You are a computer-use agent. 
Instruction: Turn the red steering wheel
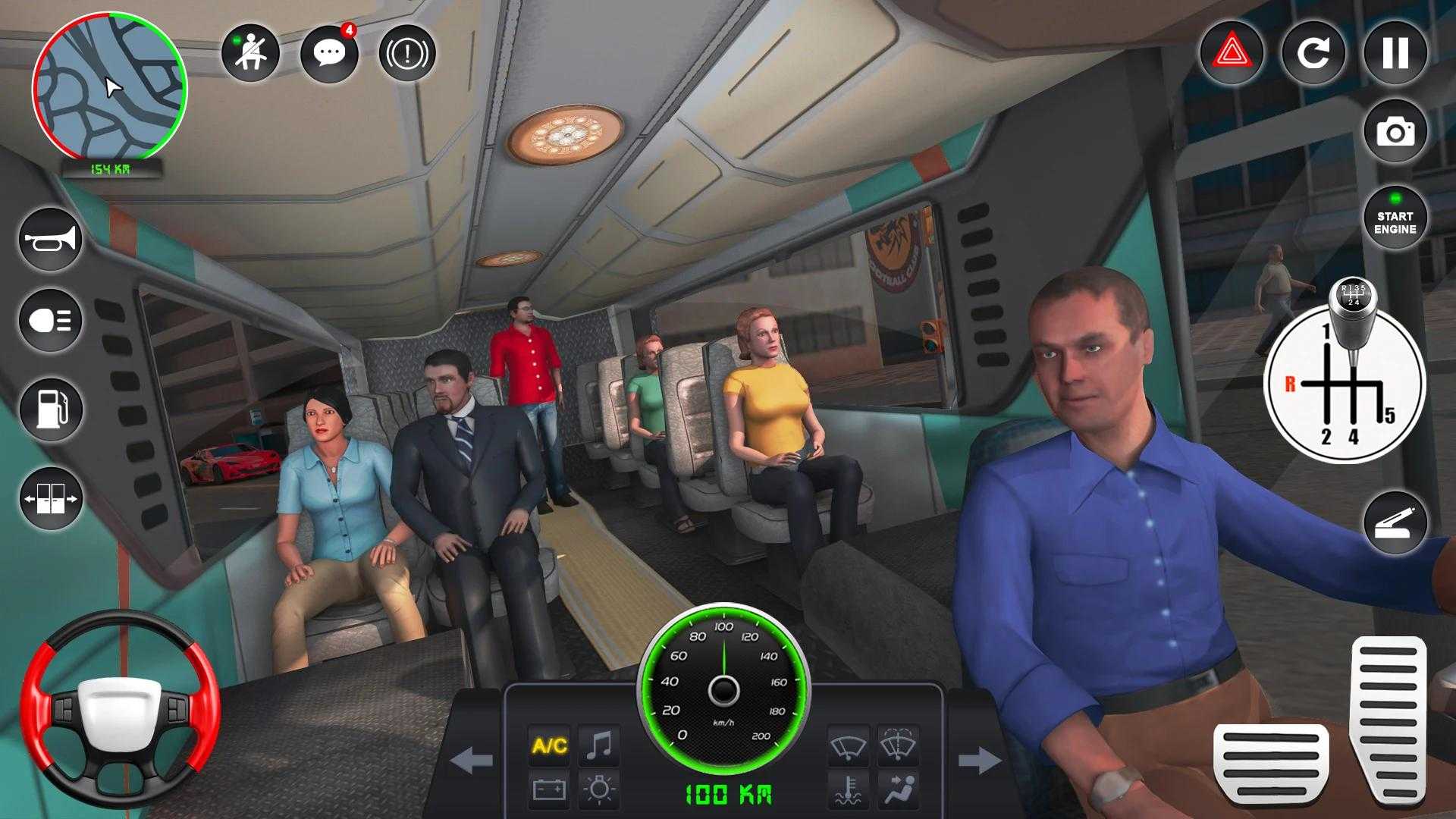120,709
